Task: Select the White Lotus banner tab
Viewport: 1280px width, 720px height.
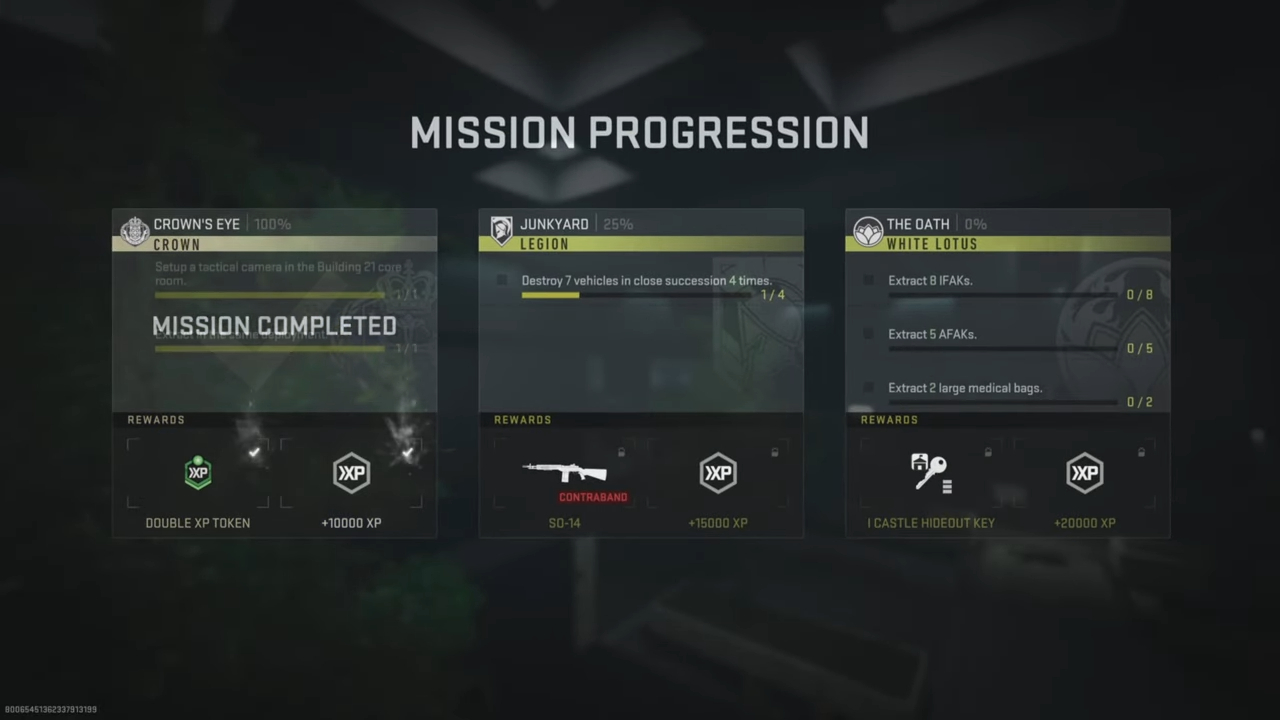Action: pyautogui.click(x=1007, y=243)
